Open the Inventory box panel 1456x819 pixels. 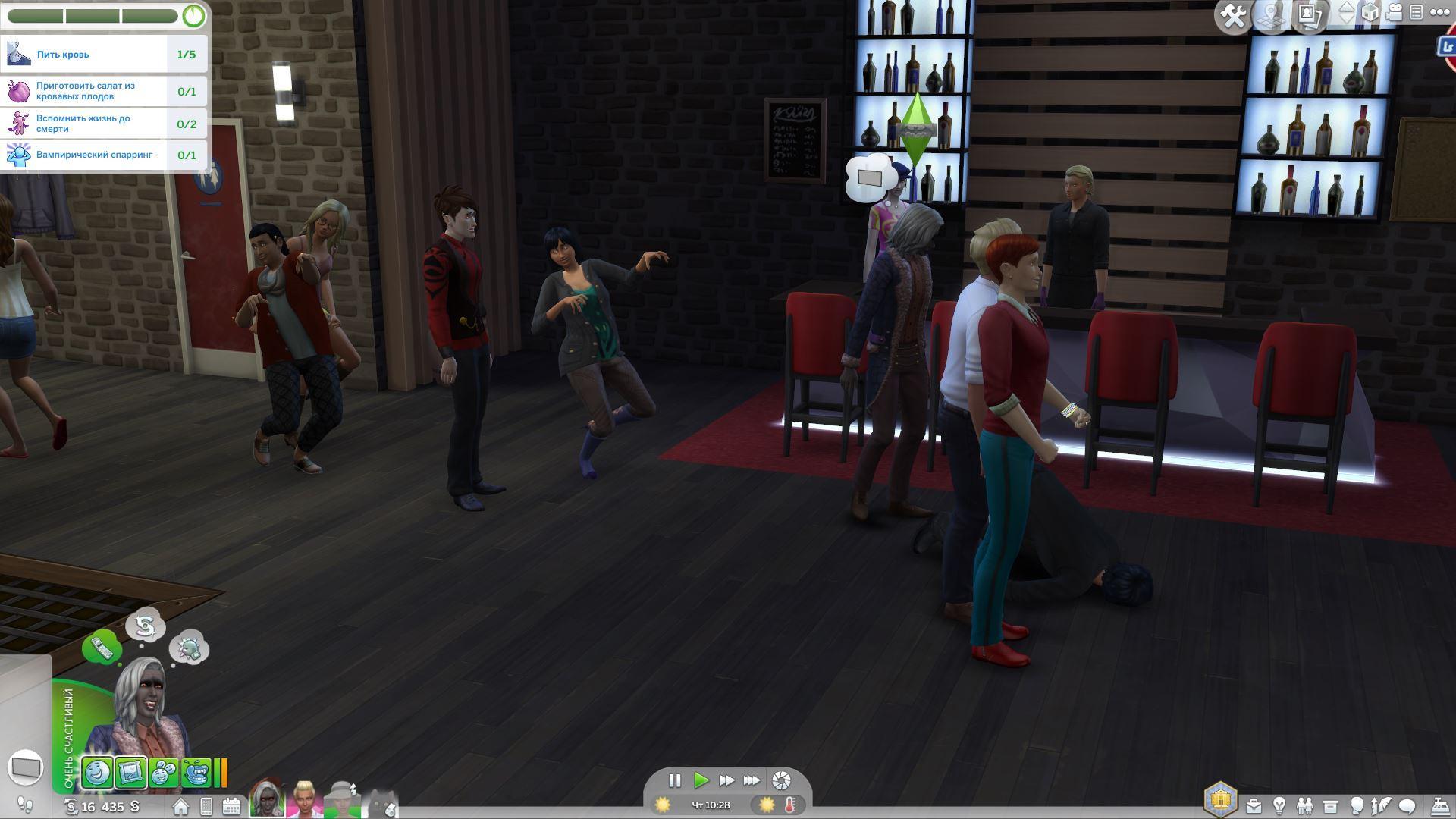1330,806
